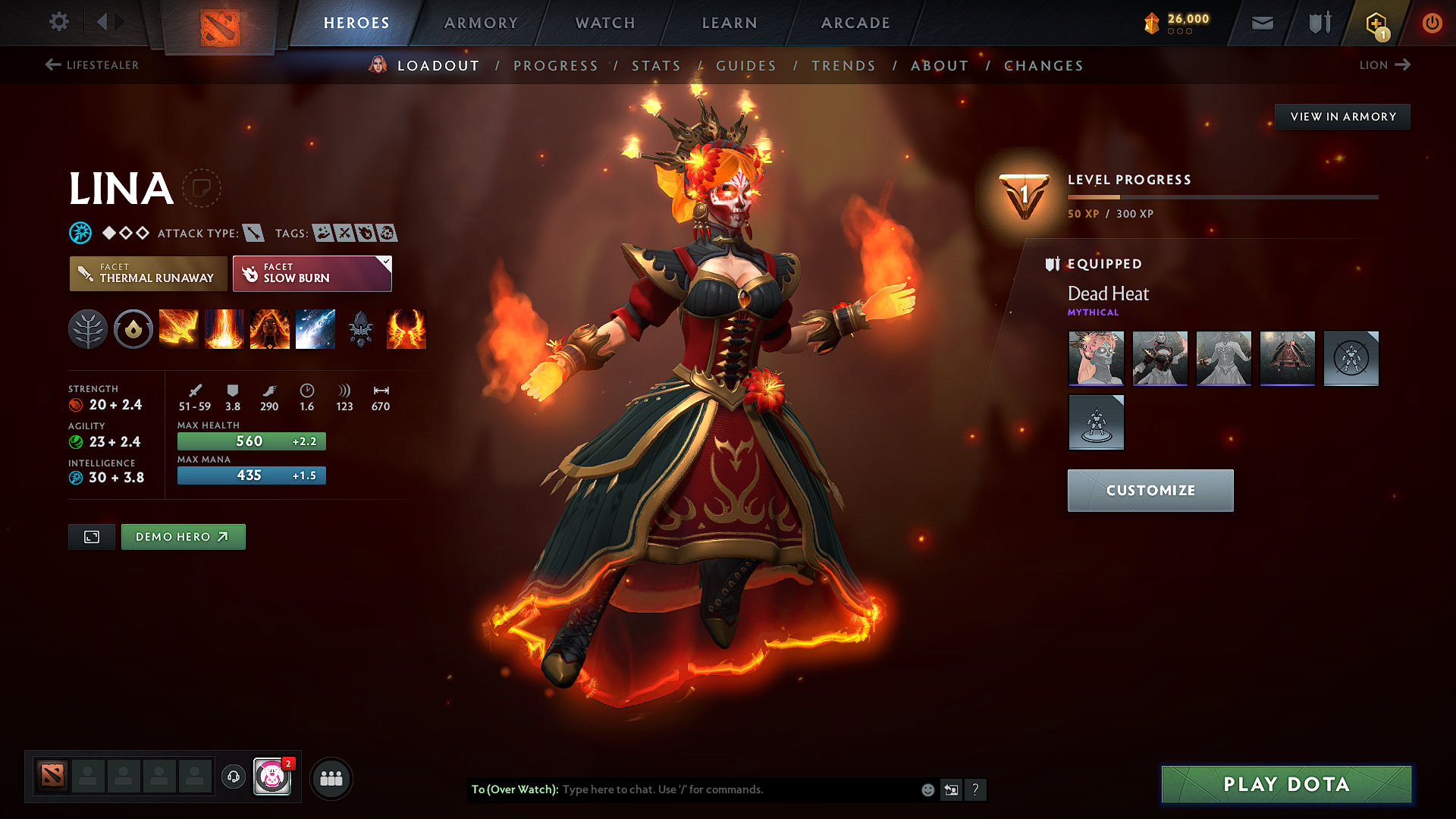The image size is (1456, 819).
Task: Go to next hero Lion
Action: pos(1384,65)
